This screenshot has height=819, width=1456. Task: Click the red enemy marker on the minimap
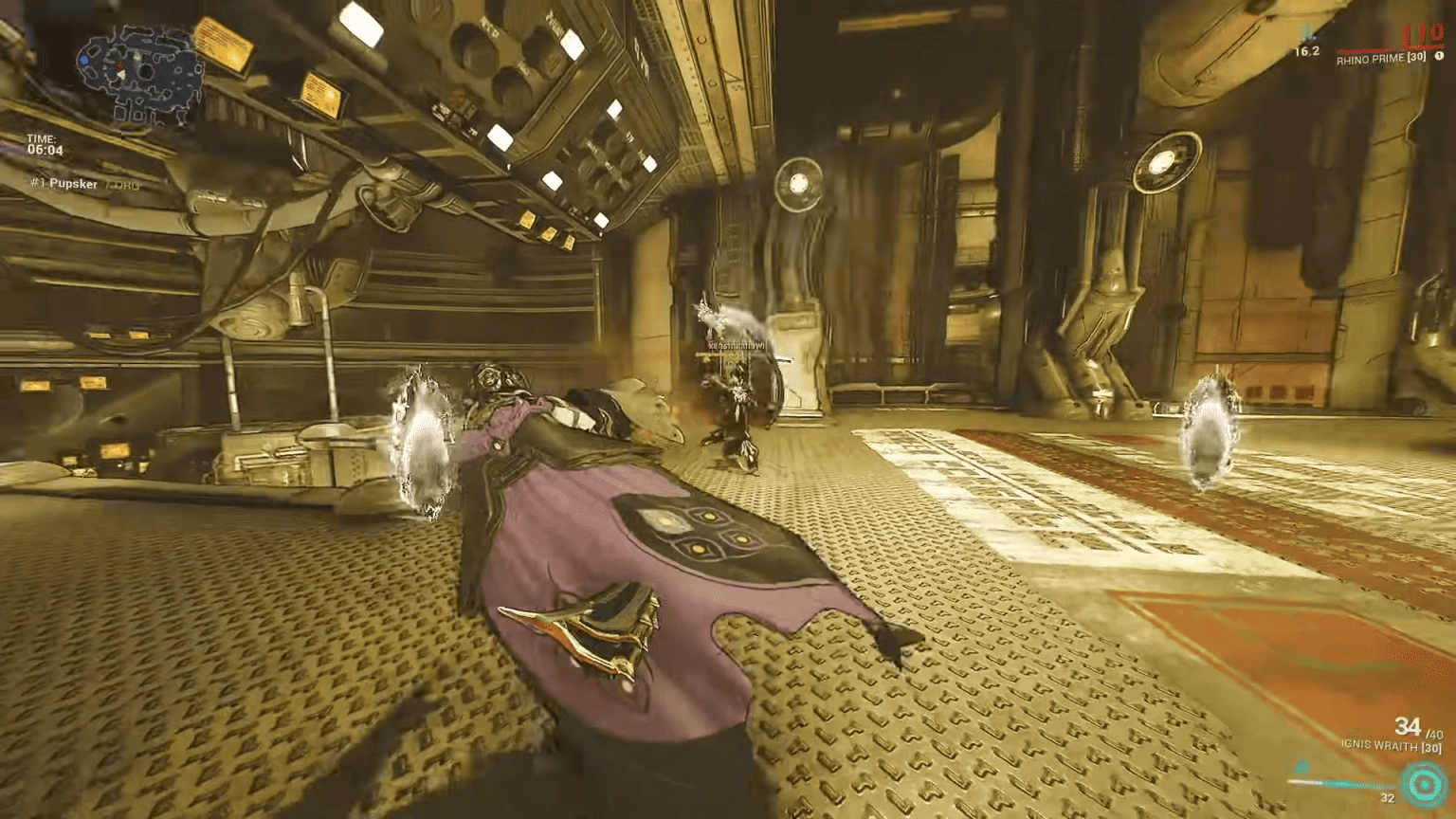tap(120, 64)
